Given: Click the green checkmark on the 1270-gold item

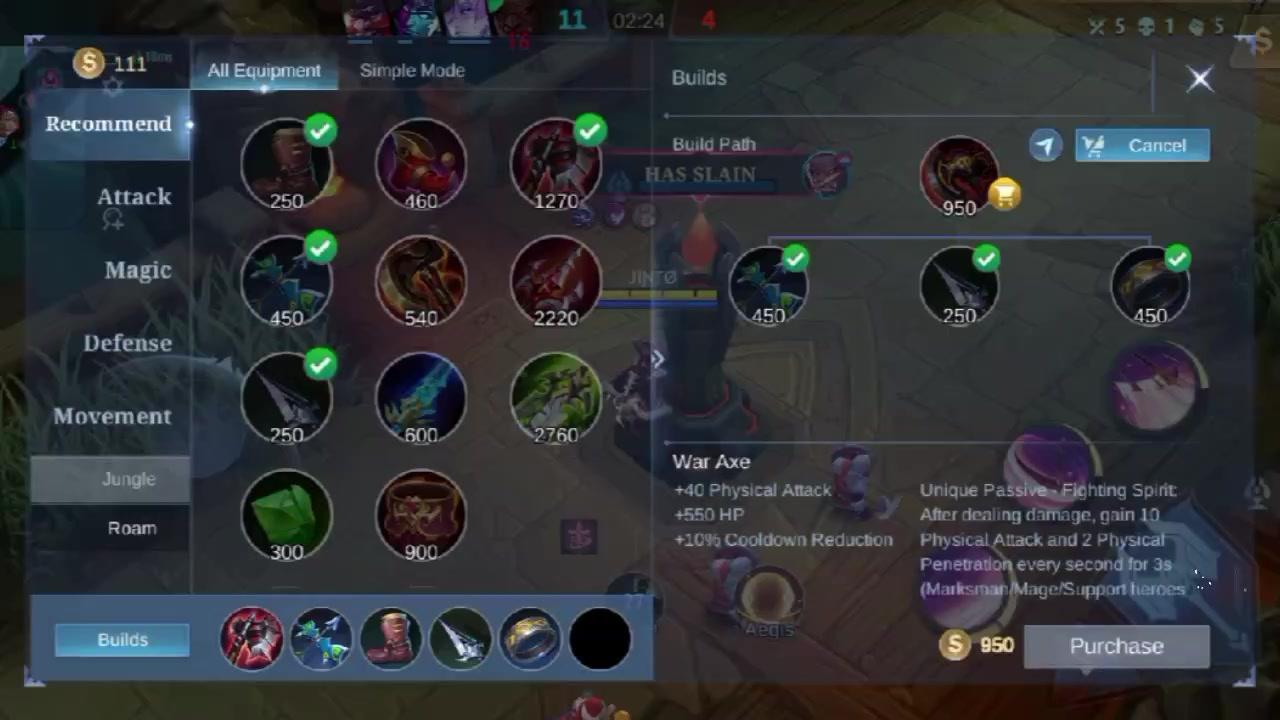Looking at the screenshot, I should click(x=589, y=129).
